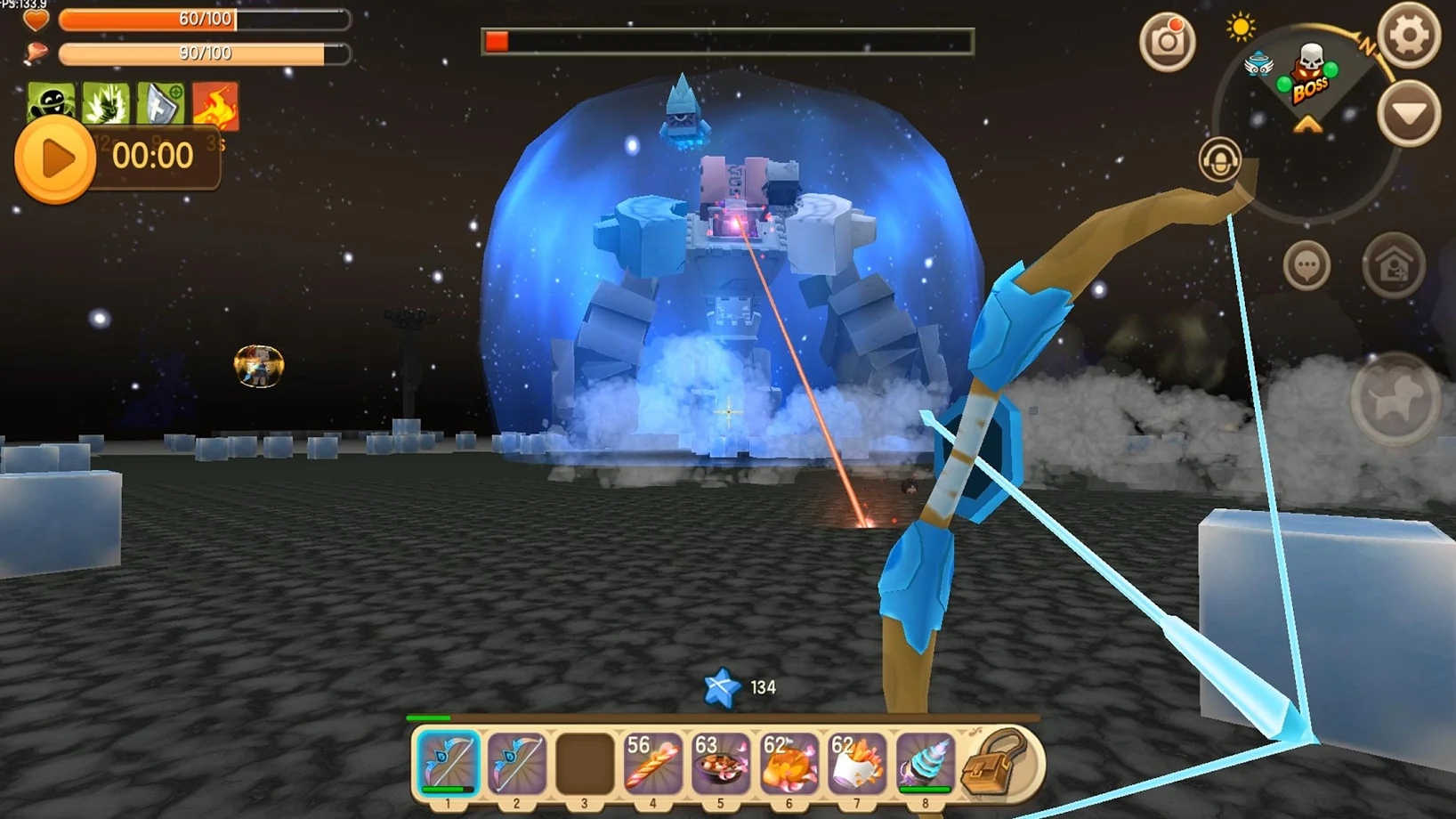The image size is (1456, 819).
Task: Use the shield defense skill
Action: [158, 104]
